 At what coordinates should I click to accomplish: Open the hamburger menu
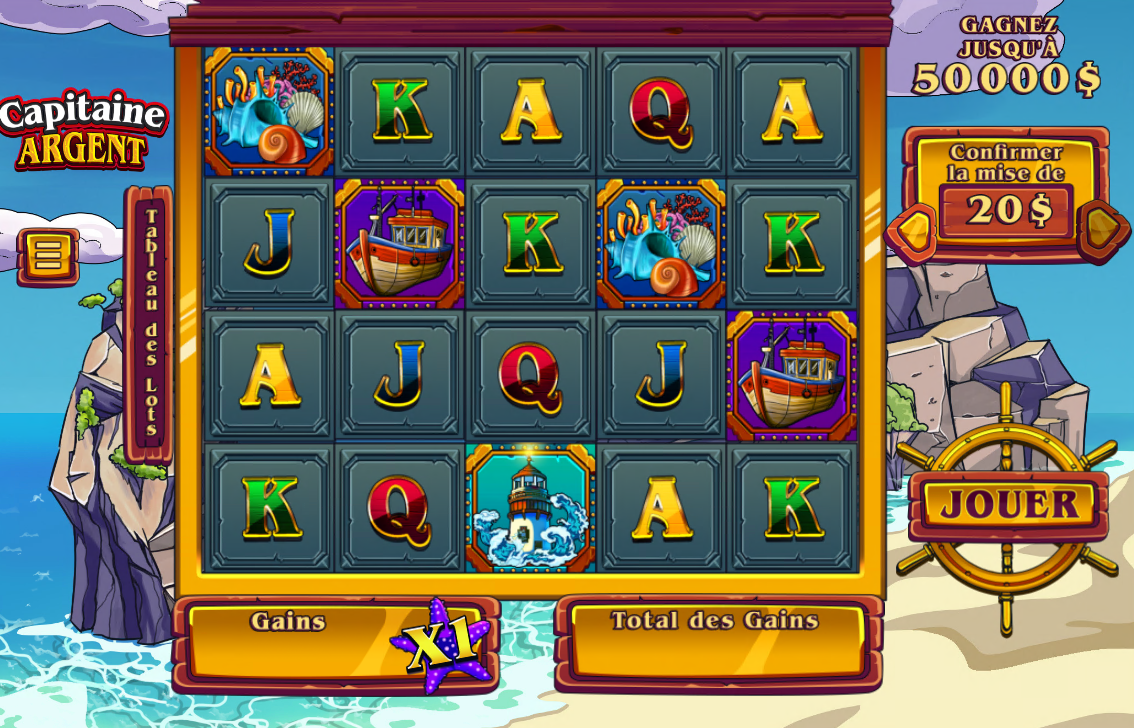pyautogui.click(x=47, y=255)
